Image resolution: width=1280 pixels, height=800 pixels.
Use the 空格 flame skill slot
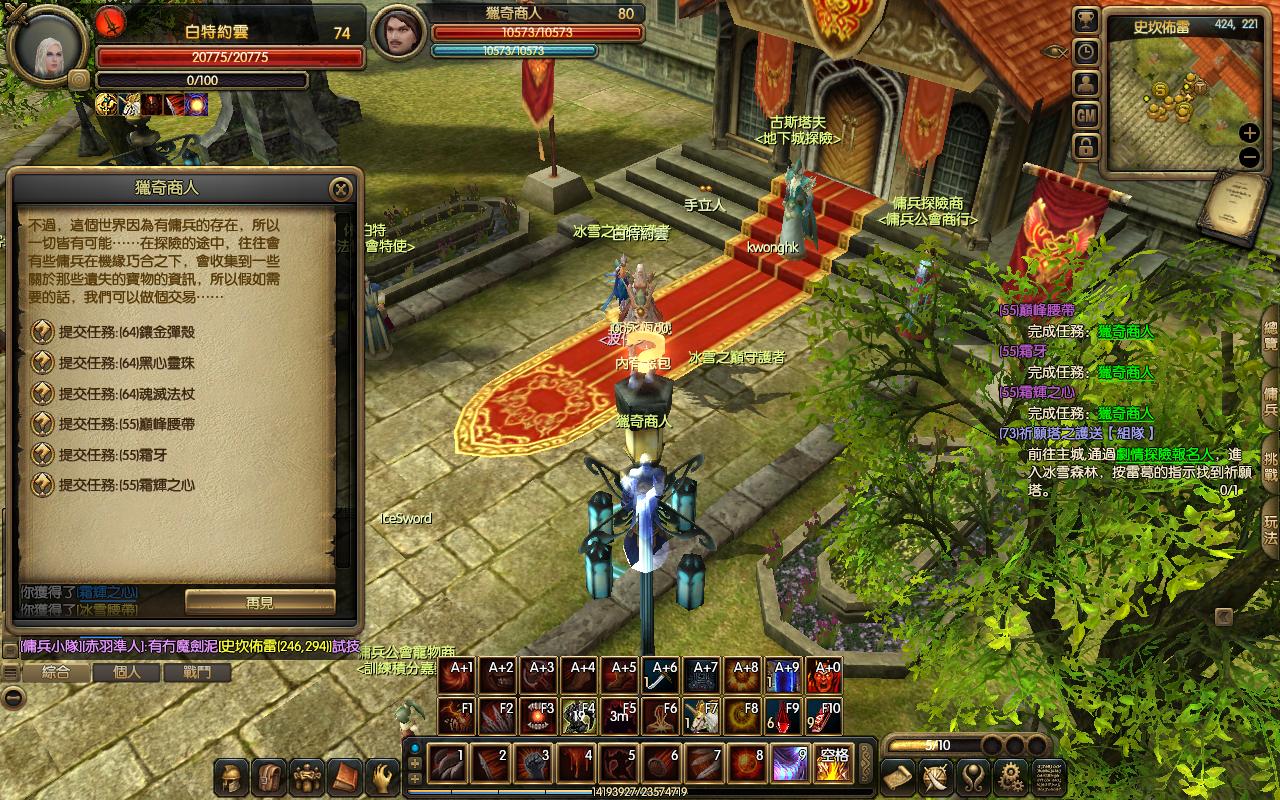pos(833,764)
